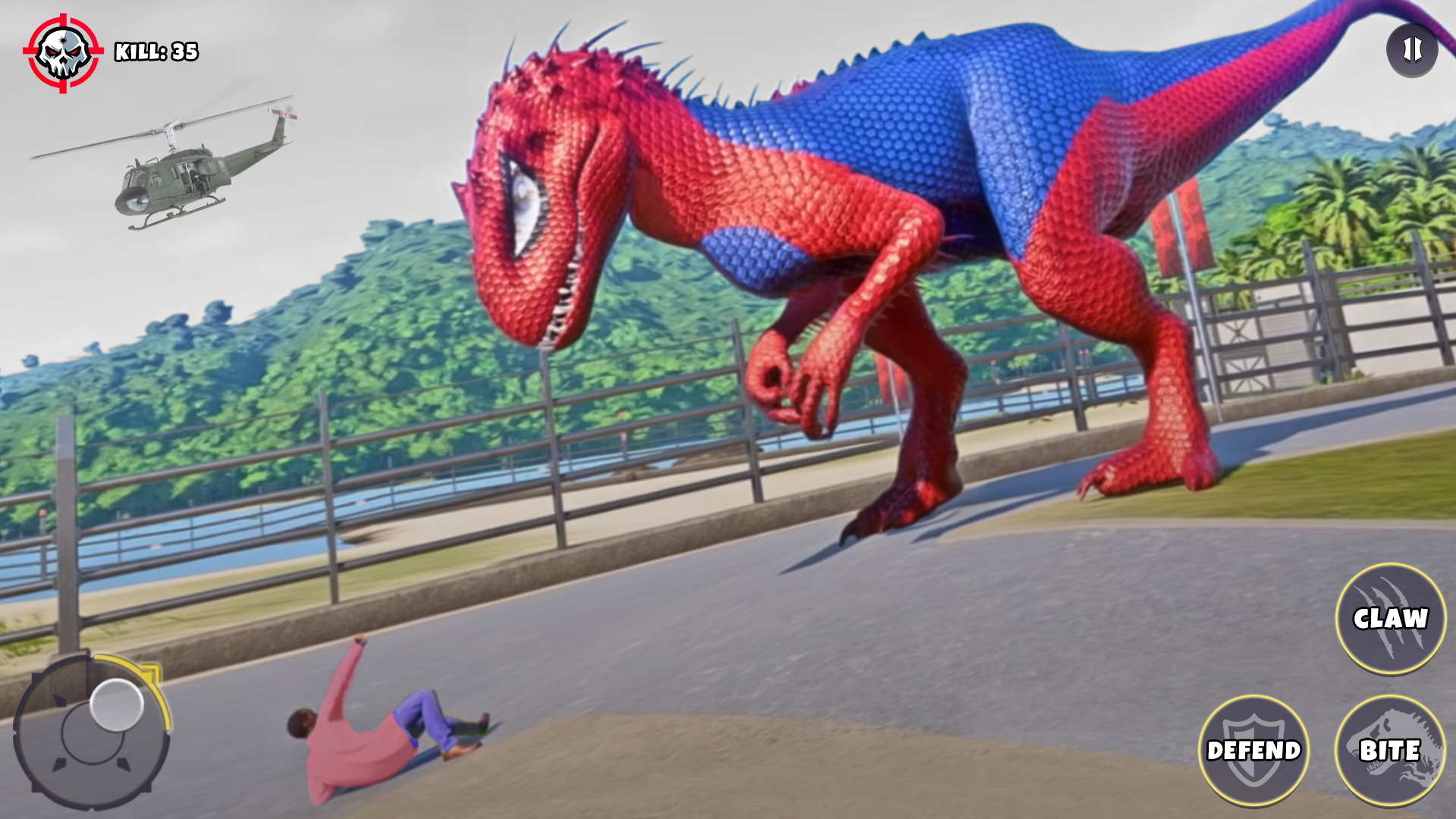Click the skull crosshair kill icon
1456x819 pixels.
click(x=64, y=49)
